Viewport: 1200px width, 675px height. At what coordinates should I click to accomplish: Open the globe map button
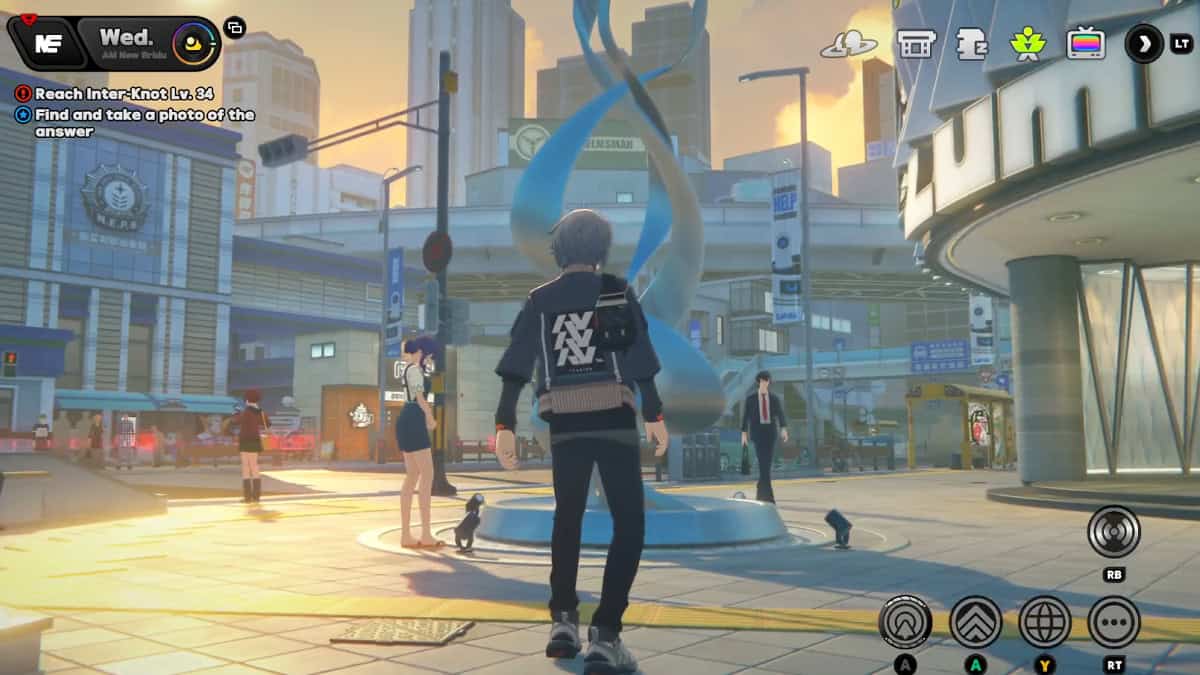(1045, 622)
